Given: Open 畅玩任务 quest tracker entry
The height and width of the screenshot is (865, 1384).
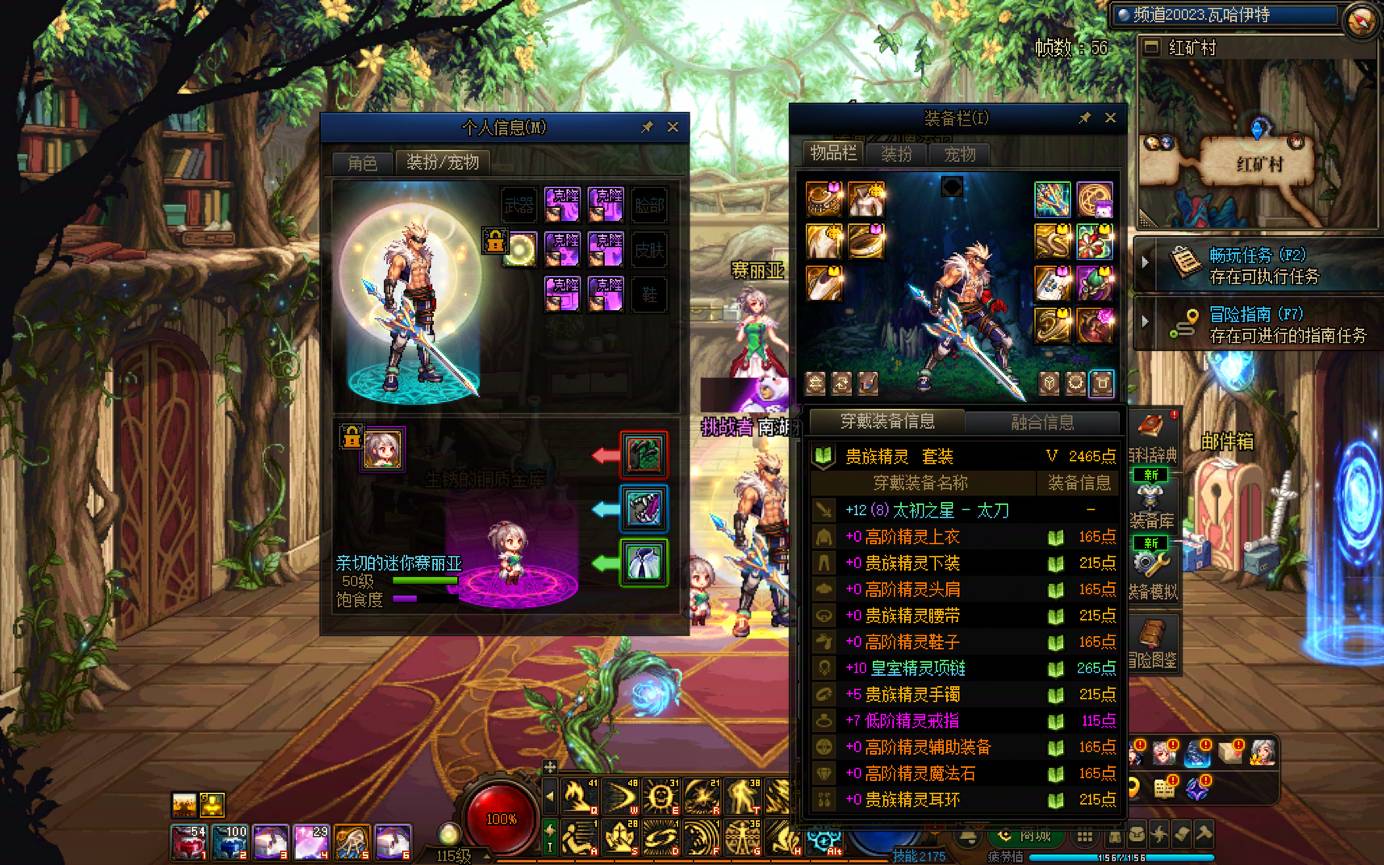Looking at the screenshot, I should (x=1264, y=265).
